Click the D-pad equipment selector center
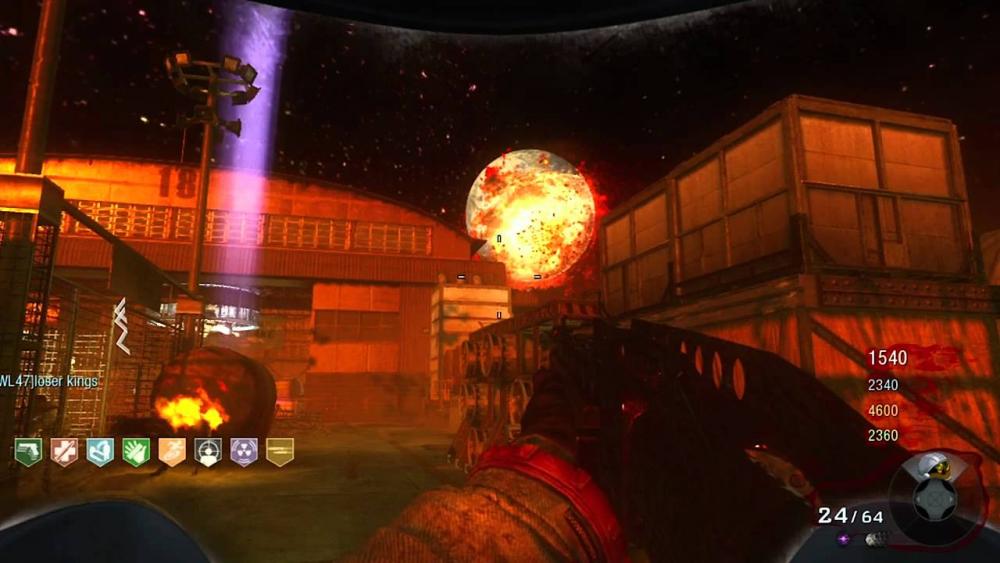1000x563 pixels. pyautogui.click(x=934, y=497)
